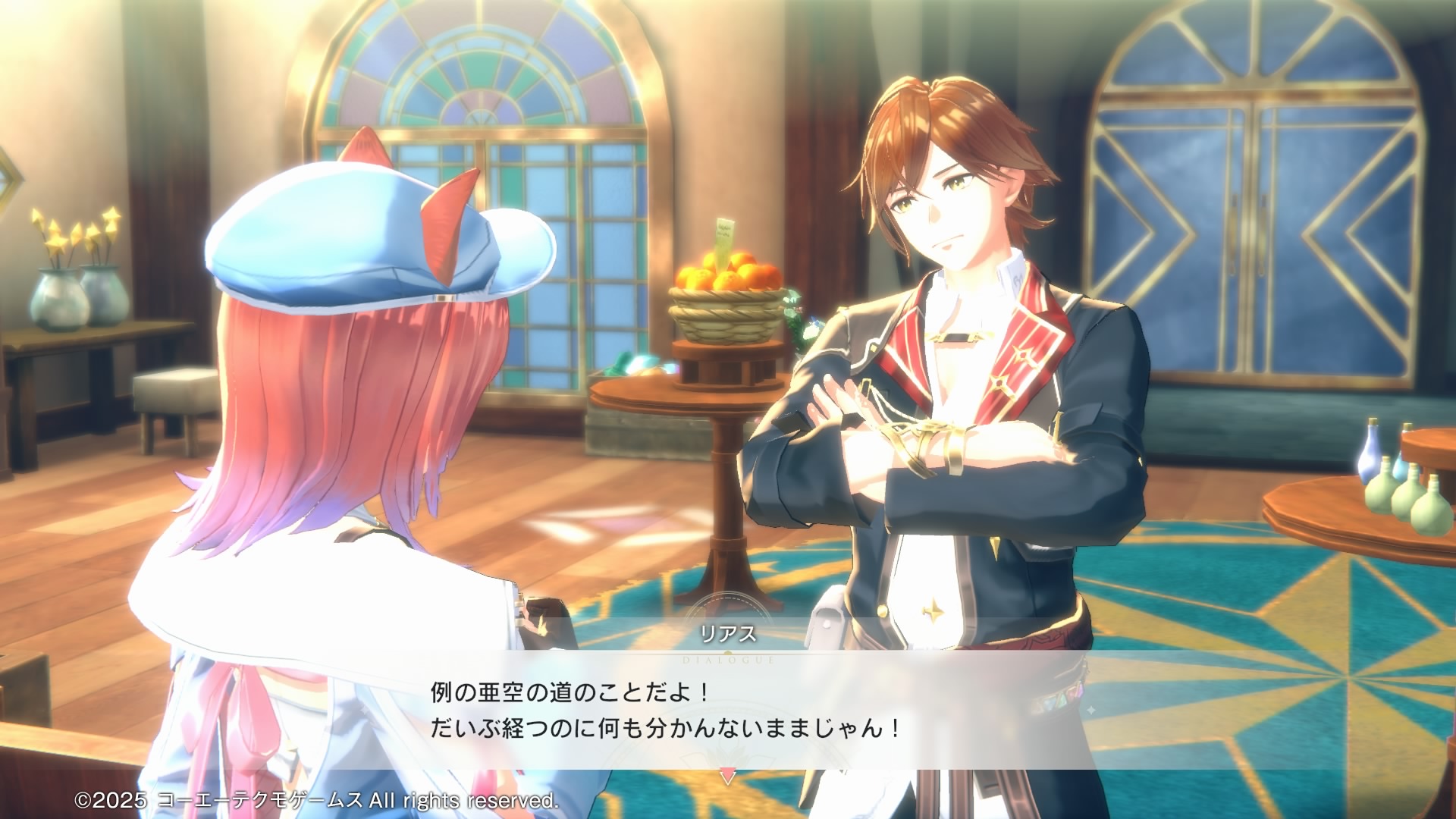Advance dialogue with the pink arrow indicator
This screenshot has width=1456, height=819.
click(x=727, y=777)
